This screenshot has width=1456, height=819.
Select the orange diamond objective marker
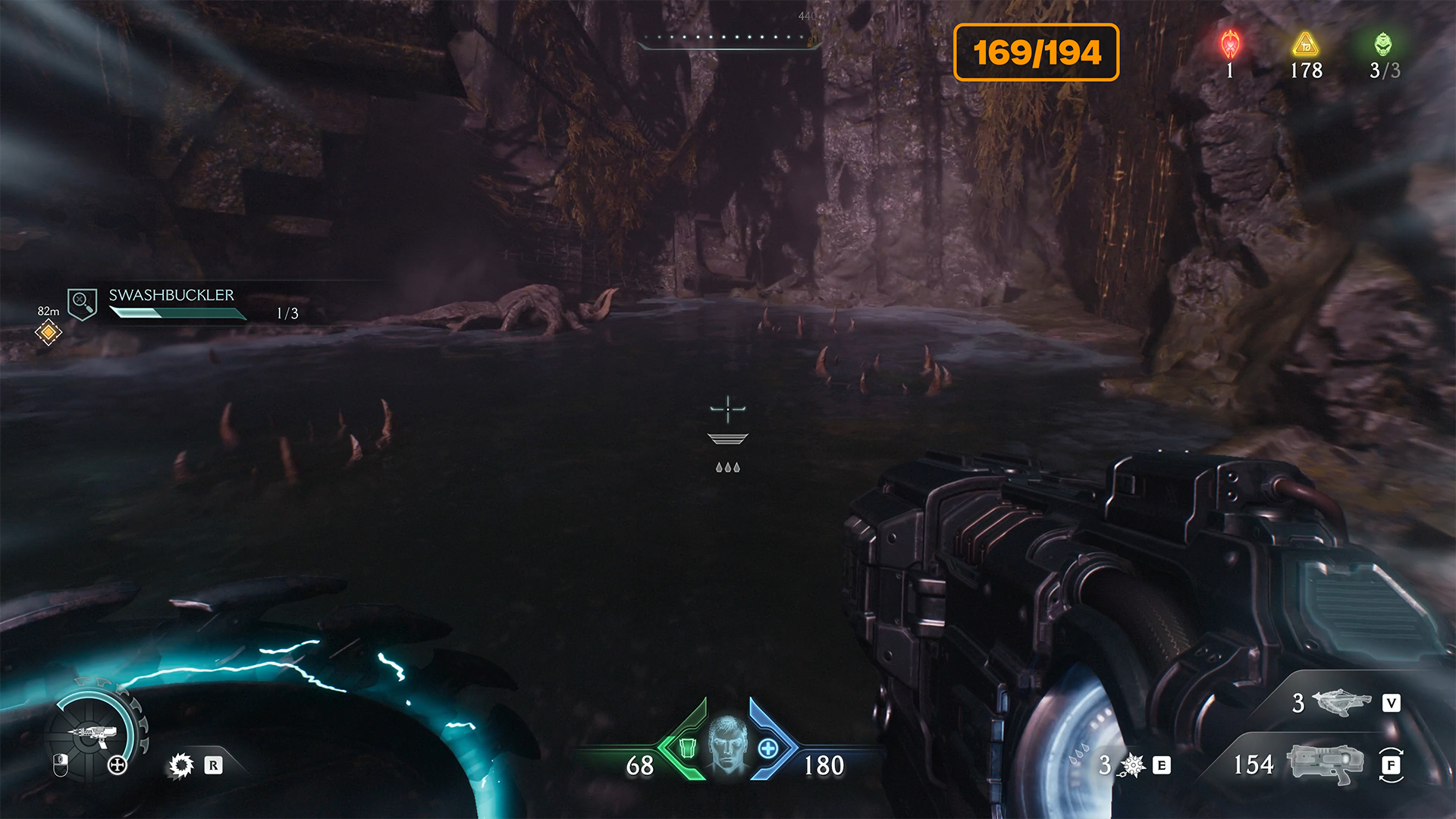click(x=48, y=332)
